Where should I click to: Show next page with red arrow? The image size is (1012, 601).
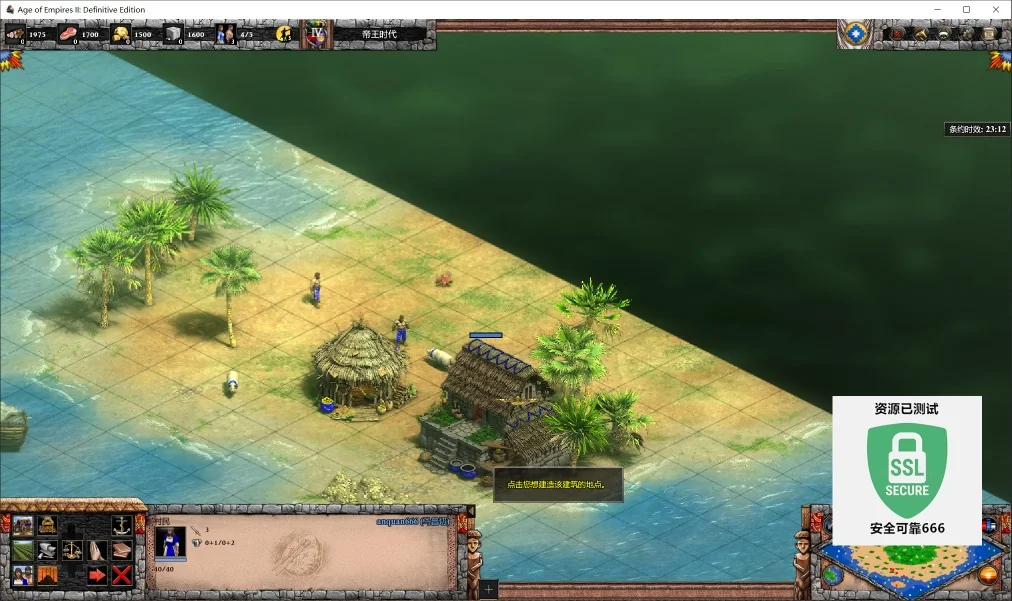[97, 575]
